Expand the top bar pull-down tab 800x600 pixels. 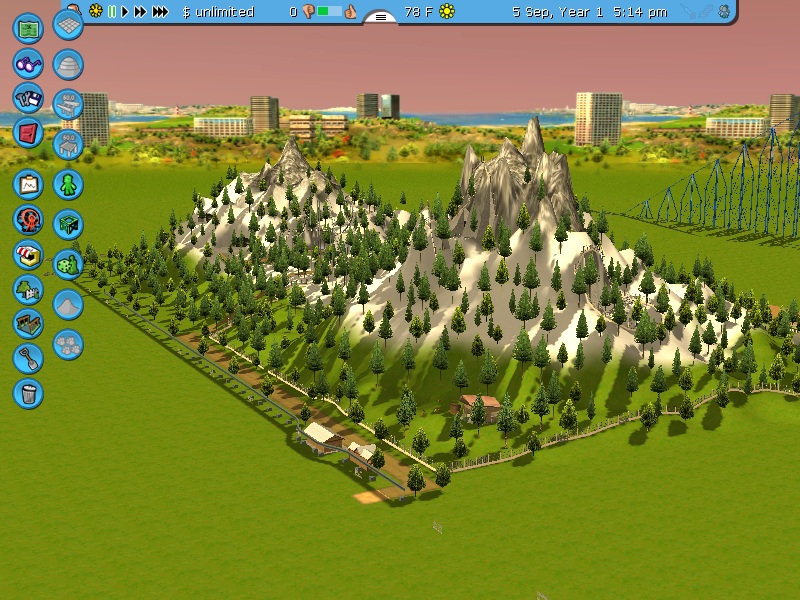(380, 17)
